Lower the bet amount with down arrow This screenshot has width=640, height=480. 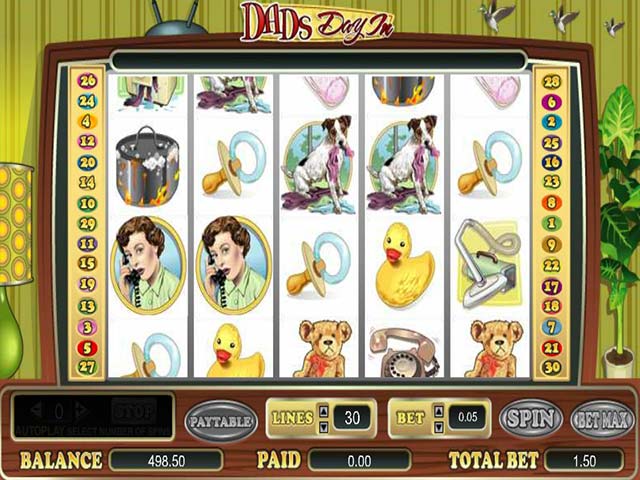point(438,427)
